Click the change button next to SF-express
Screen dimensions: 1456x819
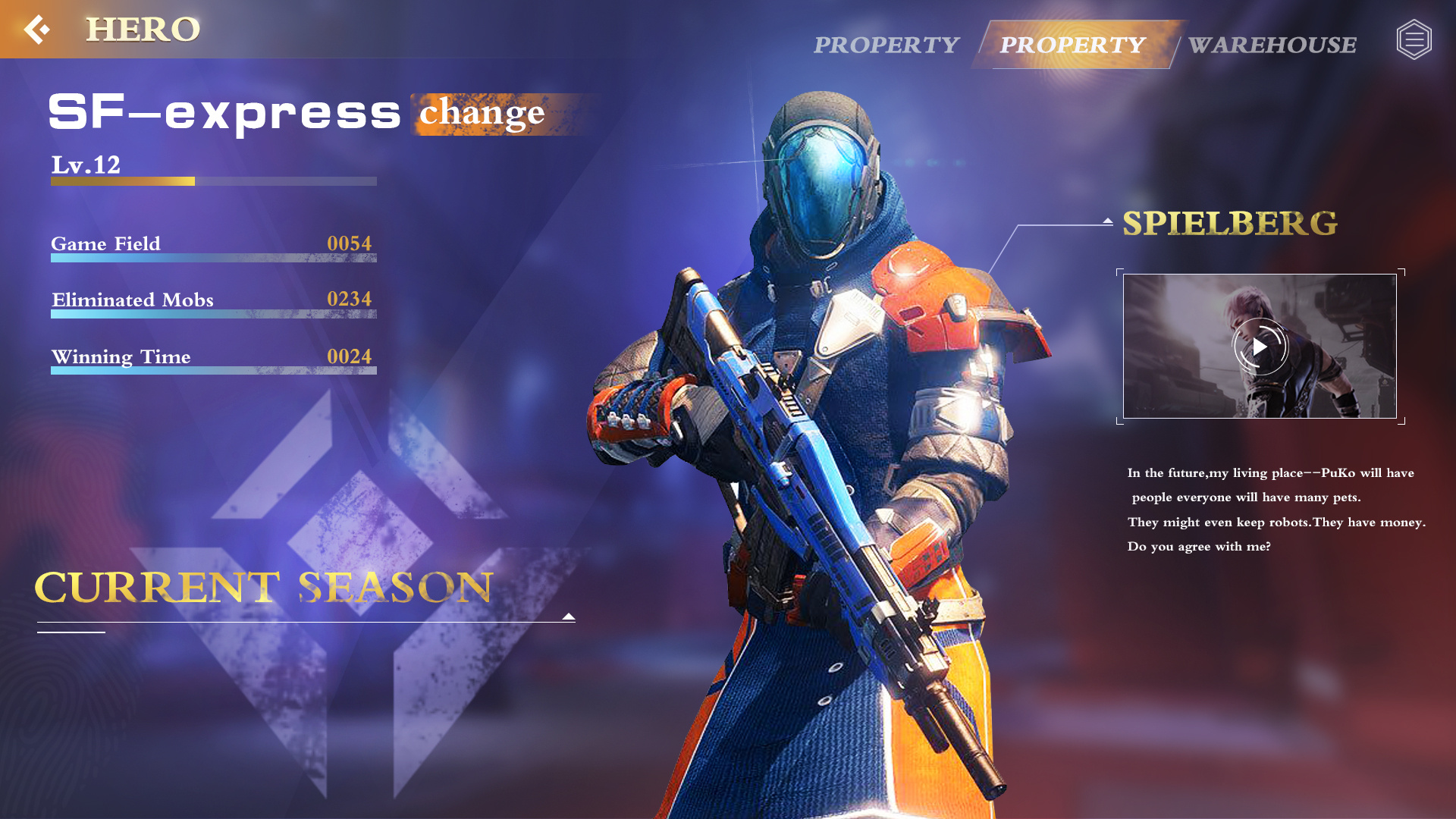tap(482, 113)
